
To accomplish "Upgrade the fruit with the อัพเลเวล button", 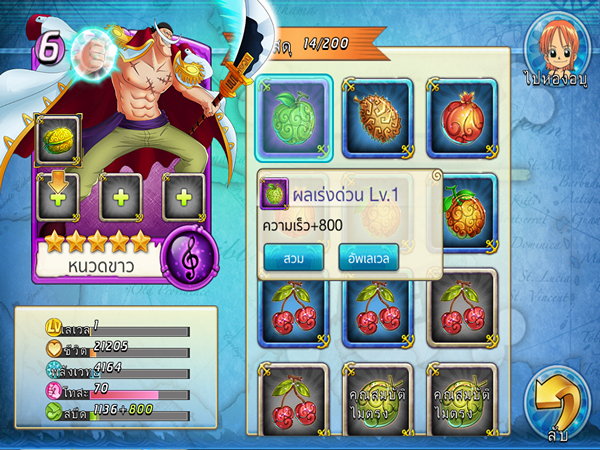I will pos(368,257).
